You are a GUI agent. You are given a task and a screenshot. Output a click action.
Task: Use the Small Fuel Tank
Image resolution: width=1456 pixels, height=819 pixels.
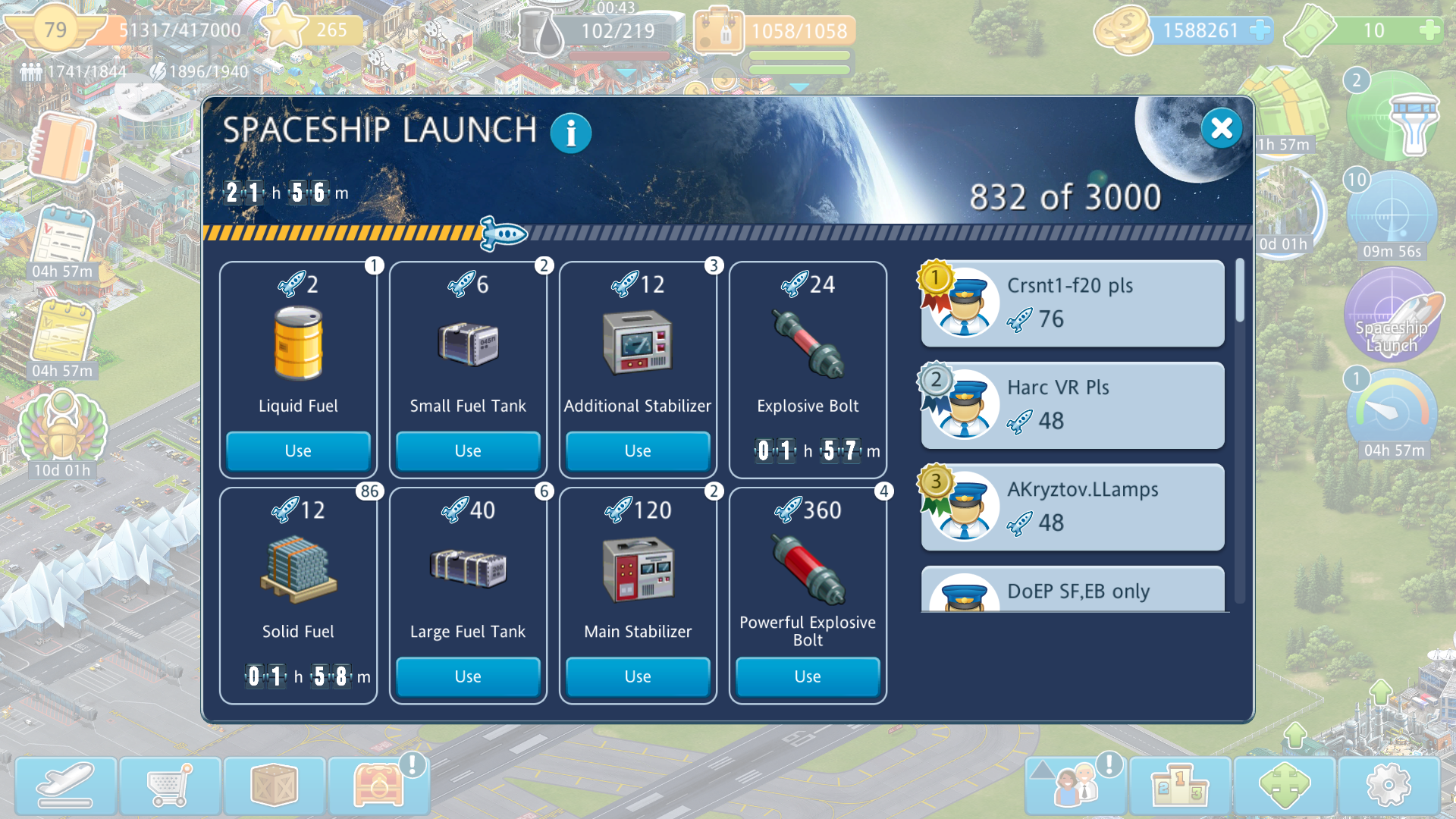(x=468, y=450)
